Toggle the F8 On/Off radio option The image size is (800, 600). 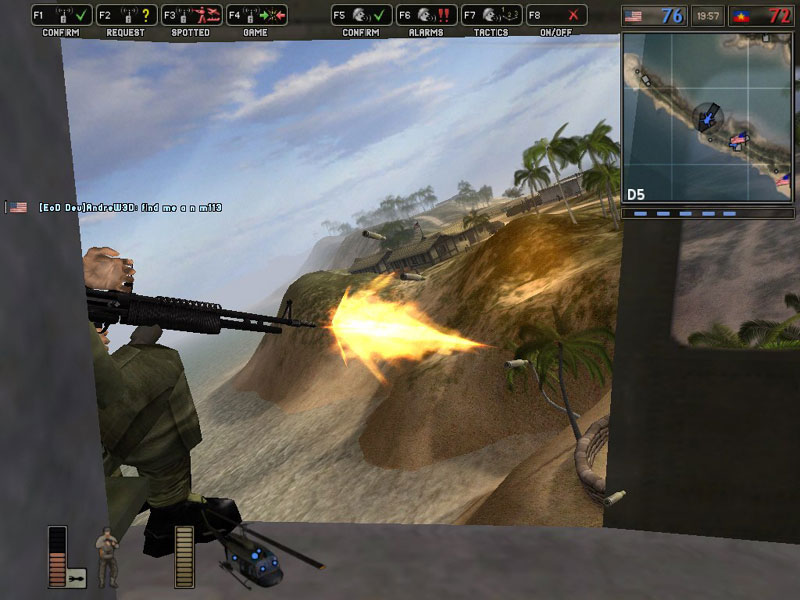[x=556, y=16]
